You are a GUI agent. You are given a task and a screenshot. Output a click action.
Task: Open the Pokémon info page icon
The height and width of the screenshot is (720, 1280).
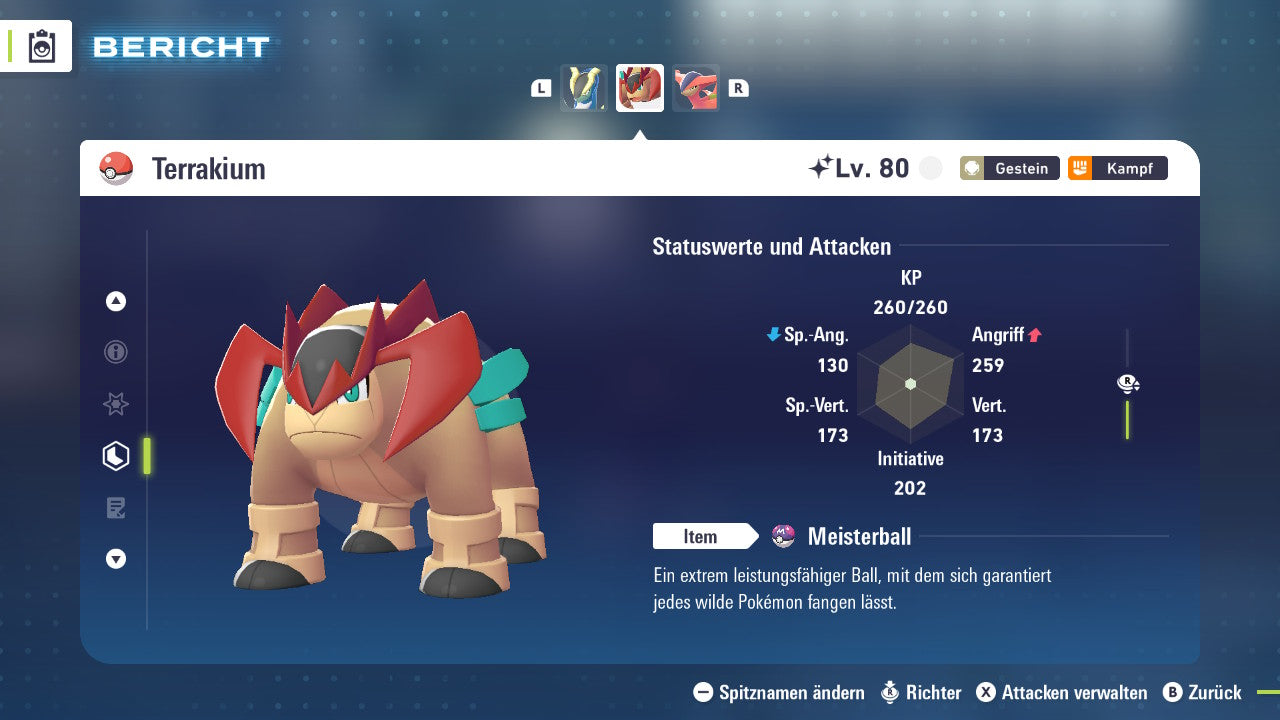click(x=115, y=352)
